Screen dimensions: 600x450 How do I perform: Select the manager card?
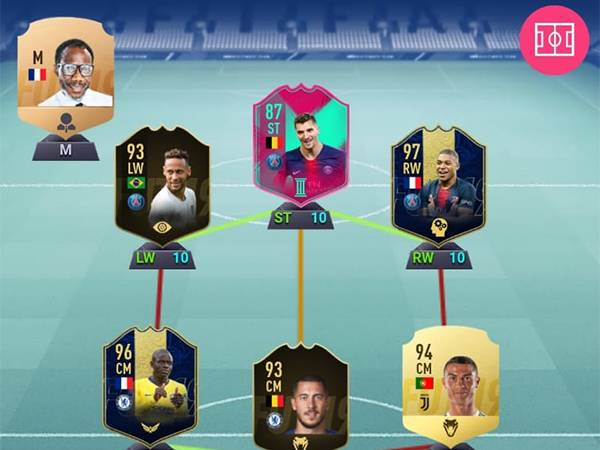(66, 75)
